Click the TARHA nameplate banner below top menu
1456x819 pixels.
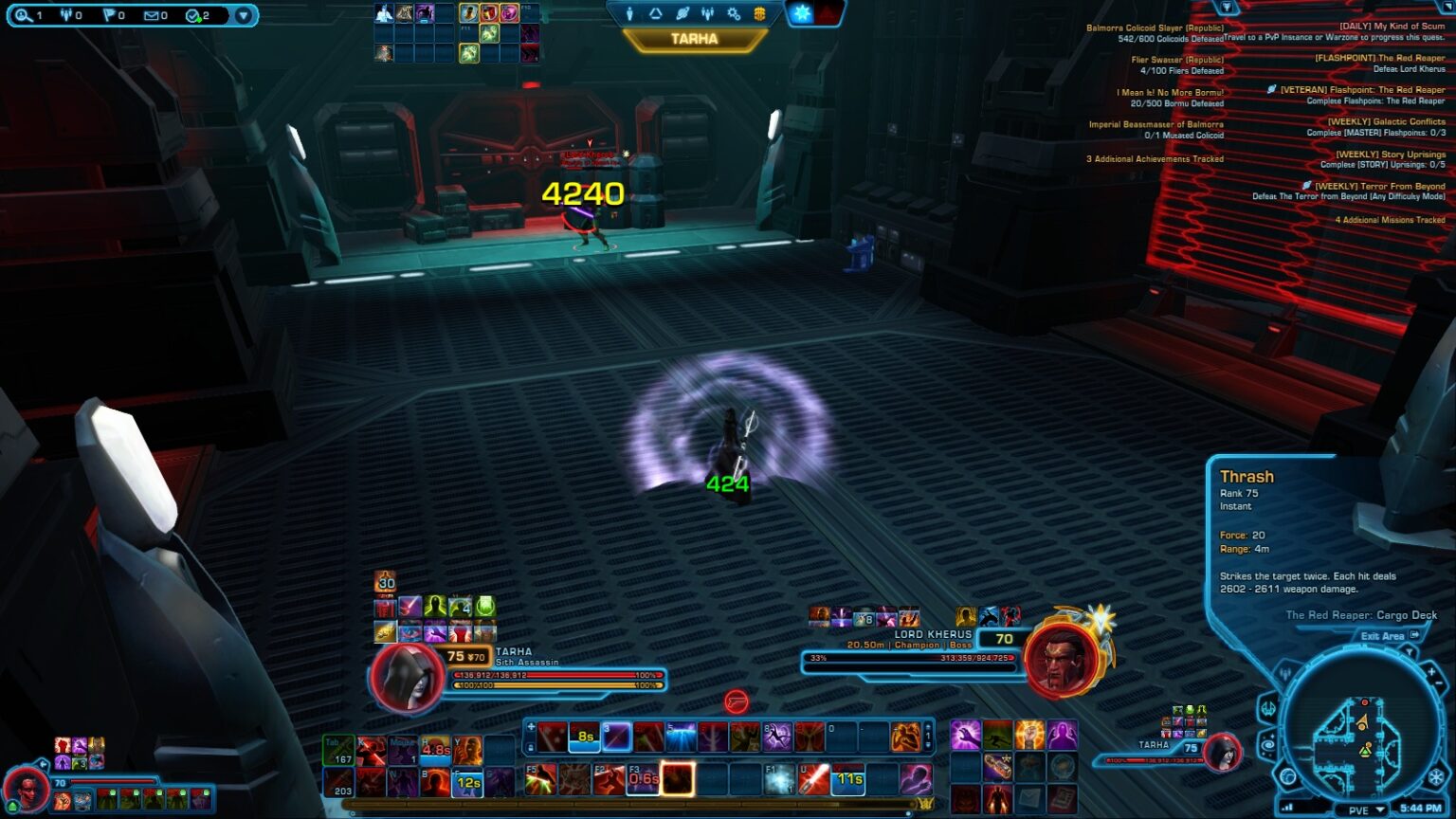(x=697, y=38)
